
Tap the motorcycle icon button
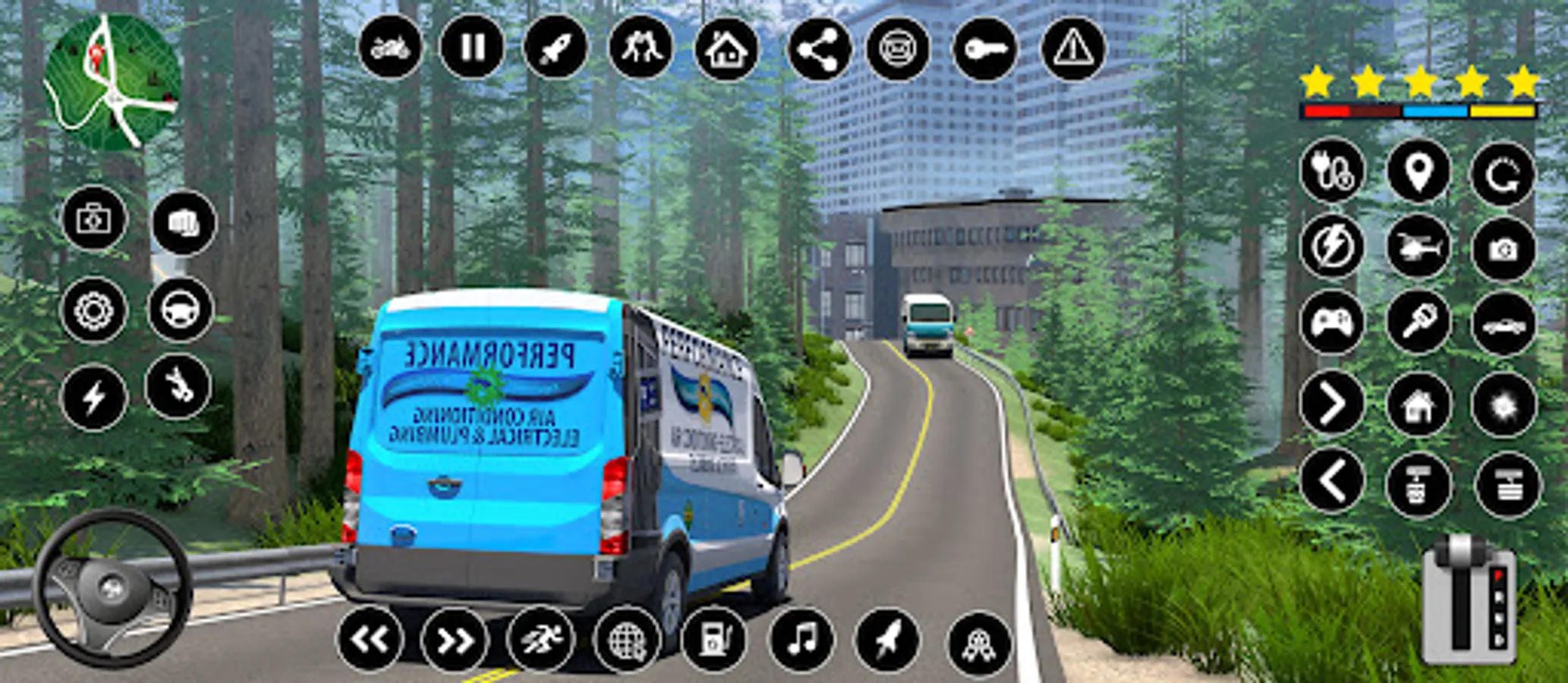tap(390, 48)
